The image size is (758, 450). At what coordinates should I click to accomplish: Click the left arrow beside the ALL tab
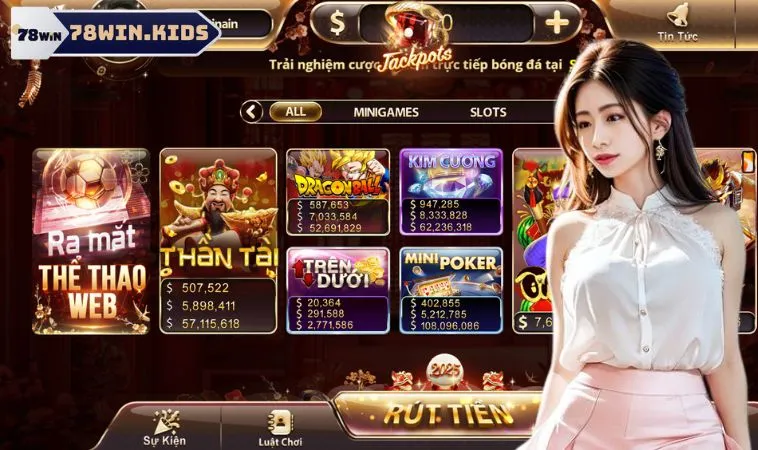(x=253, y=112)
